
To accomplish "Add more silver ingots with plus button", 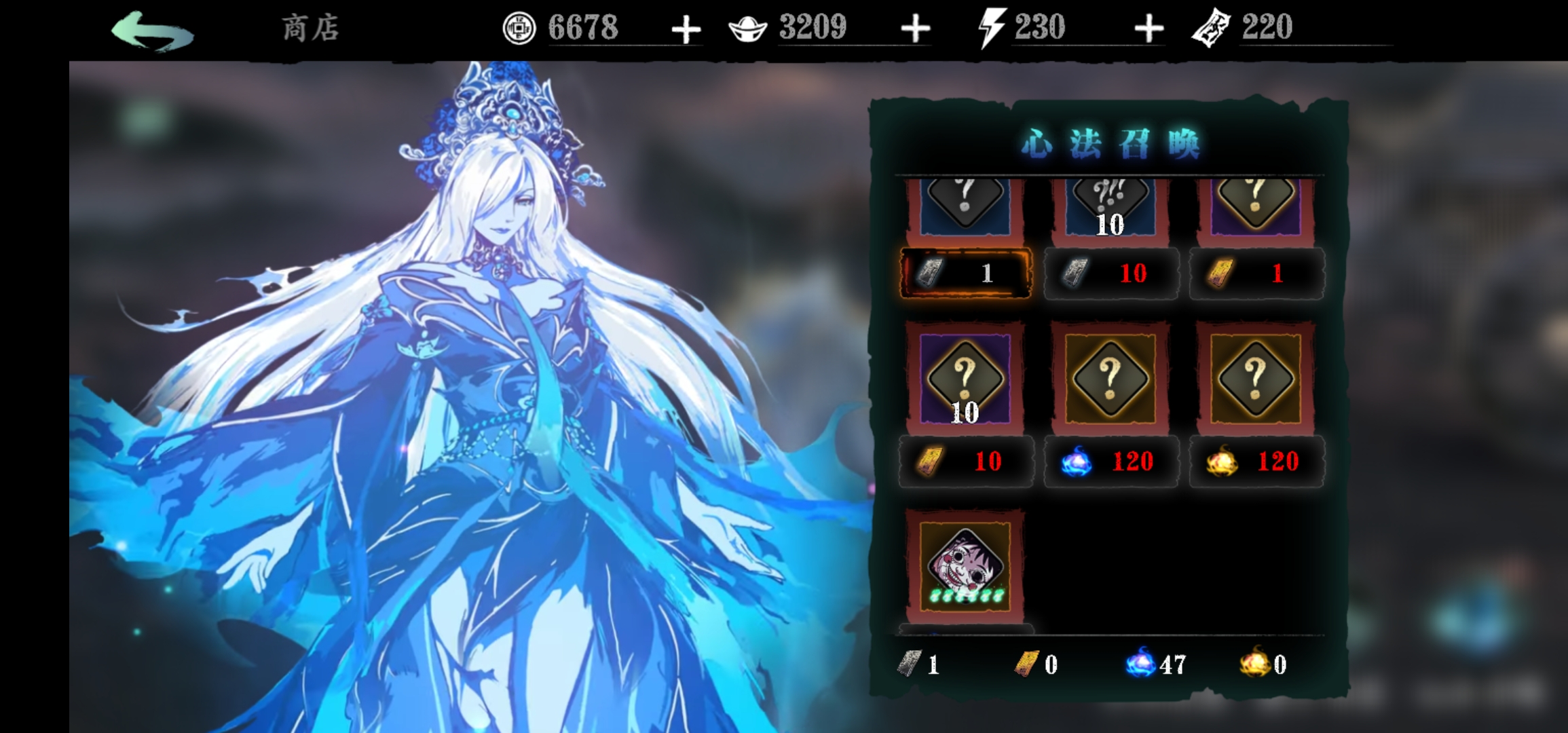I will click(x=915, y=29).
